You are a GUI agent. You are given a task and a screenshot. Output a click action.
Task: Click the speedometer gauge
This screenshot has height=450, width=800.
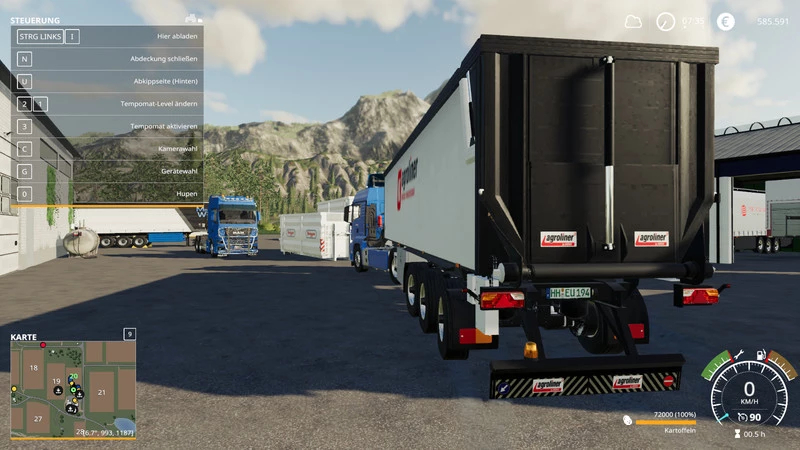pos(749,391)
